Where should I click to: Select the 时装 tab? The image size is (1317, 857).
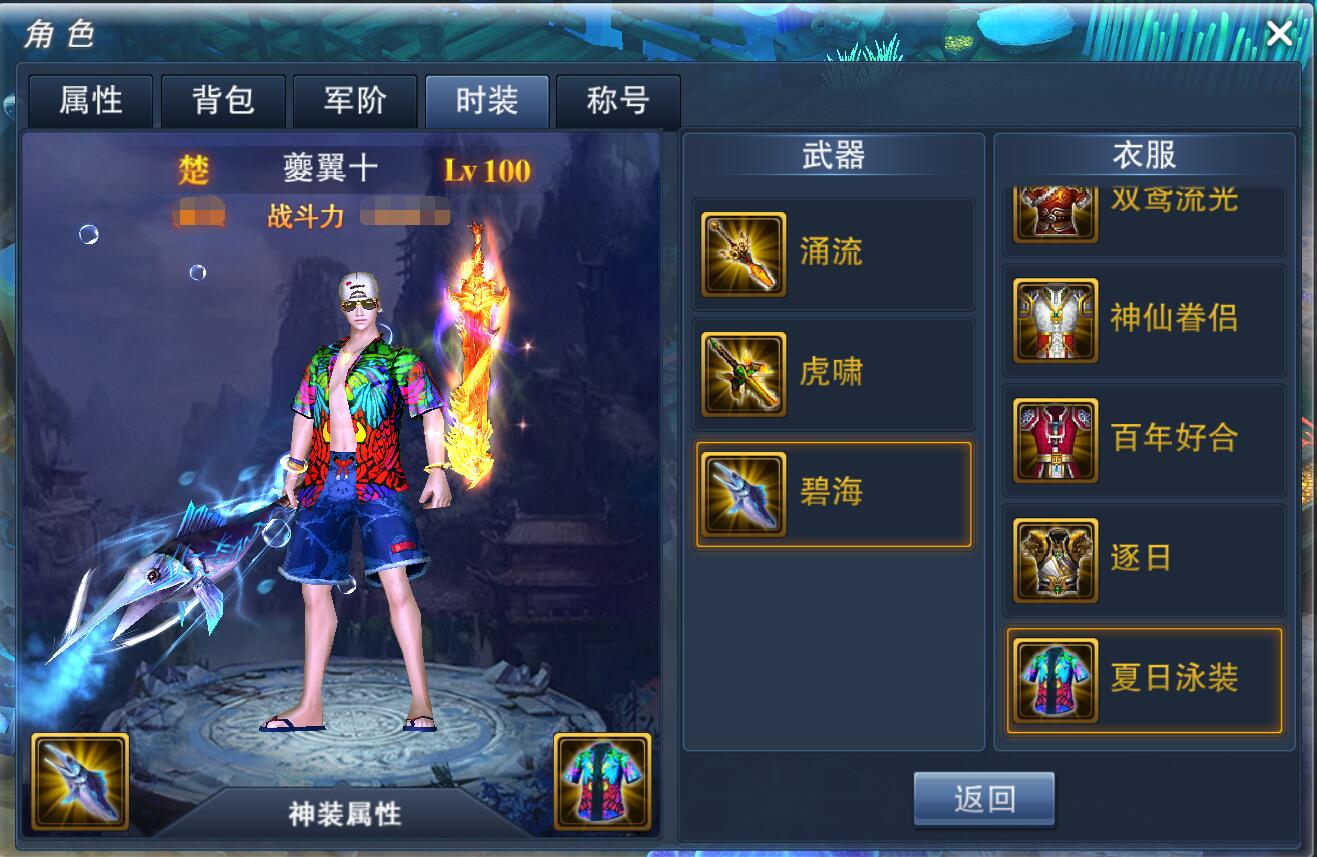[x=487, y=101]
